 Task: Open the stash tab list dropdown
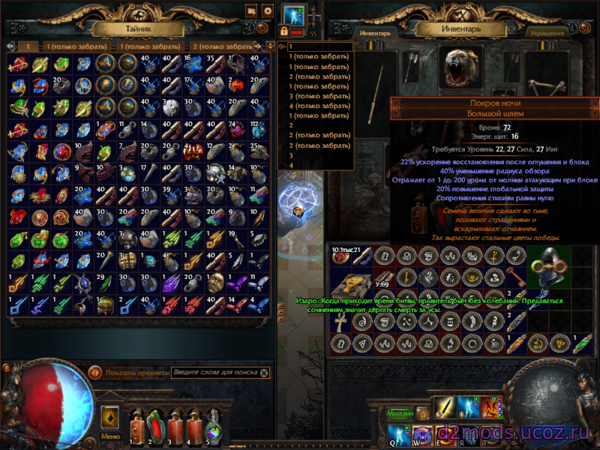point(269,46)
